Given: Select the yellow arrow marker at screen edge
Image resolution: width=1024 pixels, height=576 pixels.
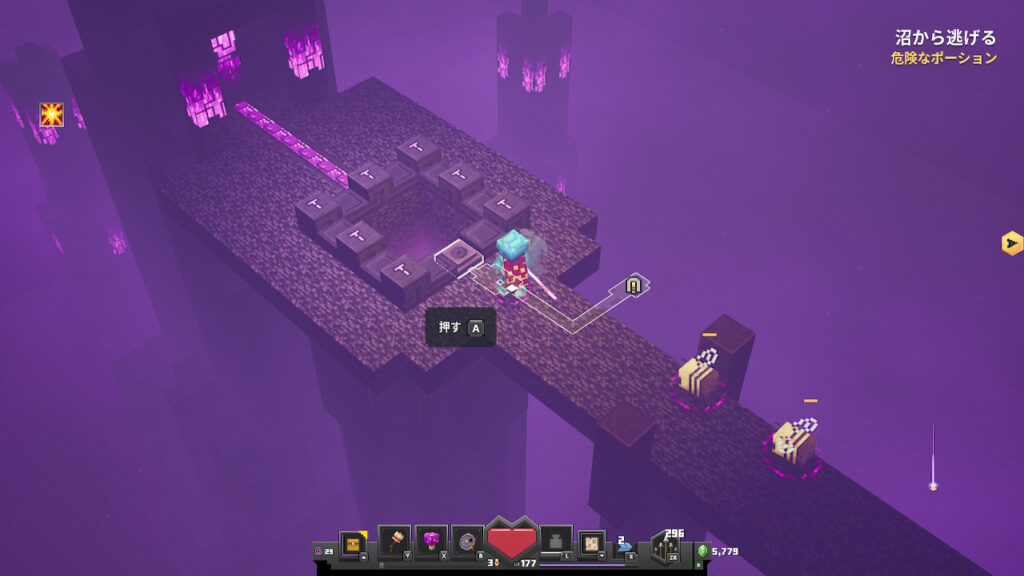Looking at the screenshot, I should tap(1011, 243).
